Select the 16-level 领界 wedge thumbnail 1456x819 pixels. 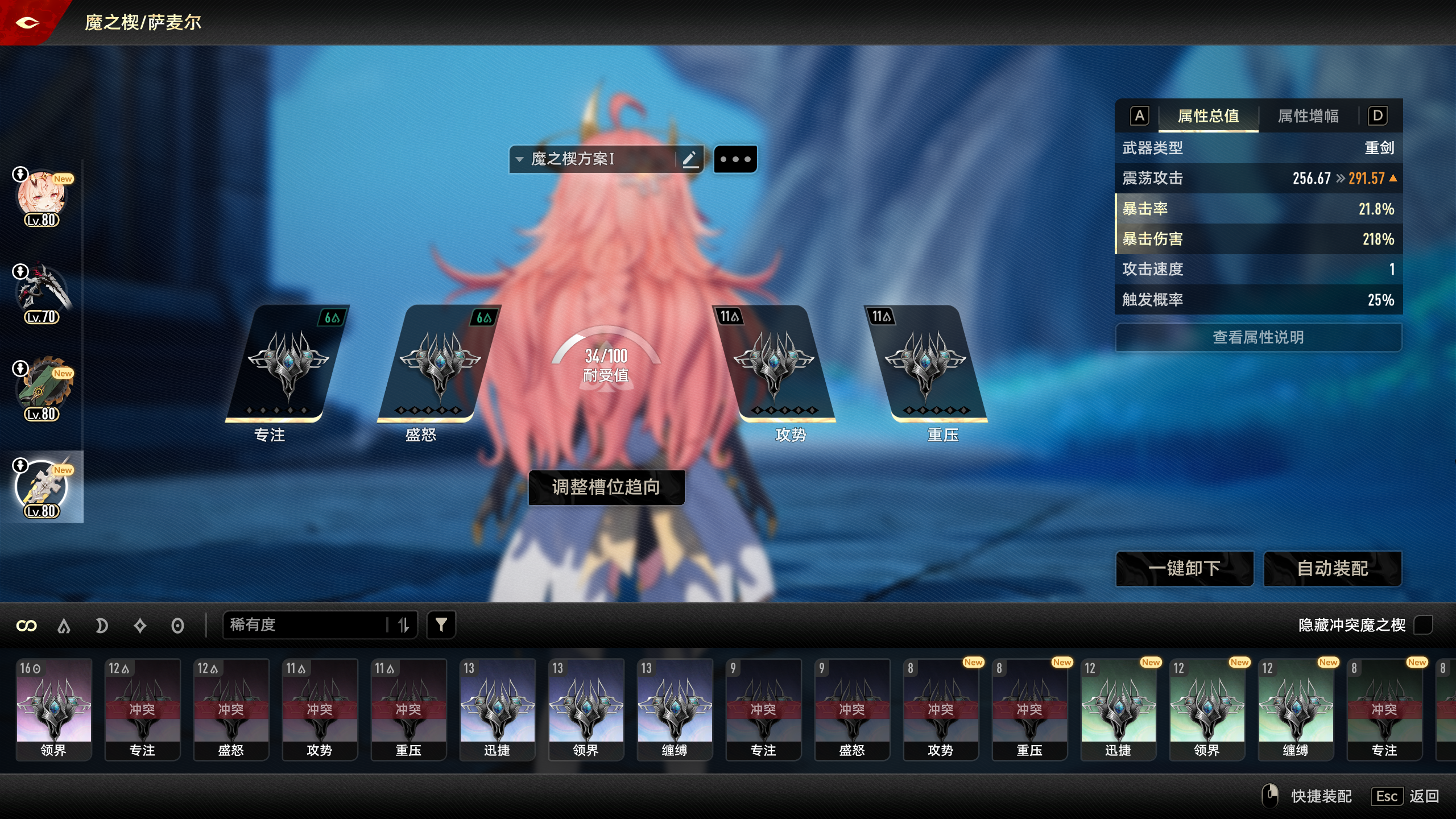(x=54, y=709)
